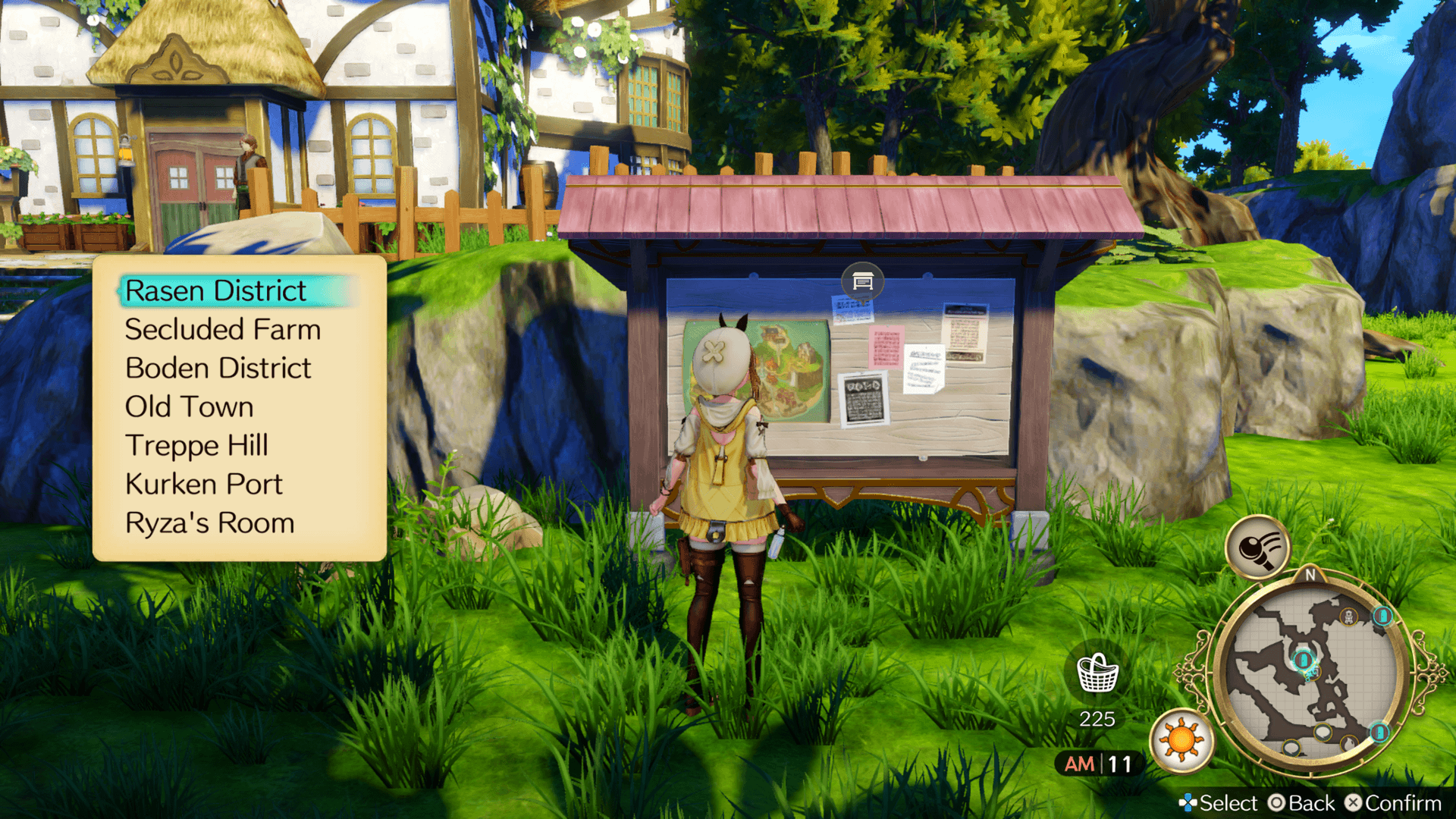Select Rasen District from the travel list
Screen dimensions: 1456x819
(x=216, y=291)
